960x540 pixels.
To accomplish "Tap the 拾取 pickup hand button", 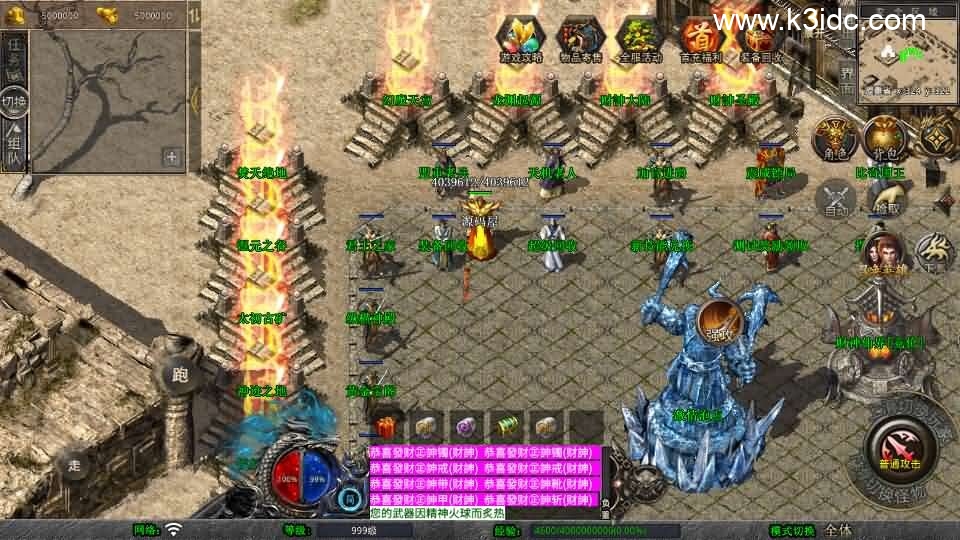I will [884, 199].
